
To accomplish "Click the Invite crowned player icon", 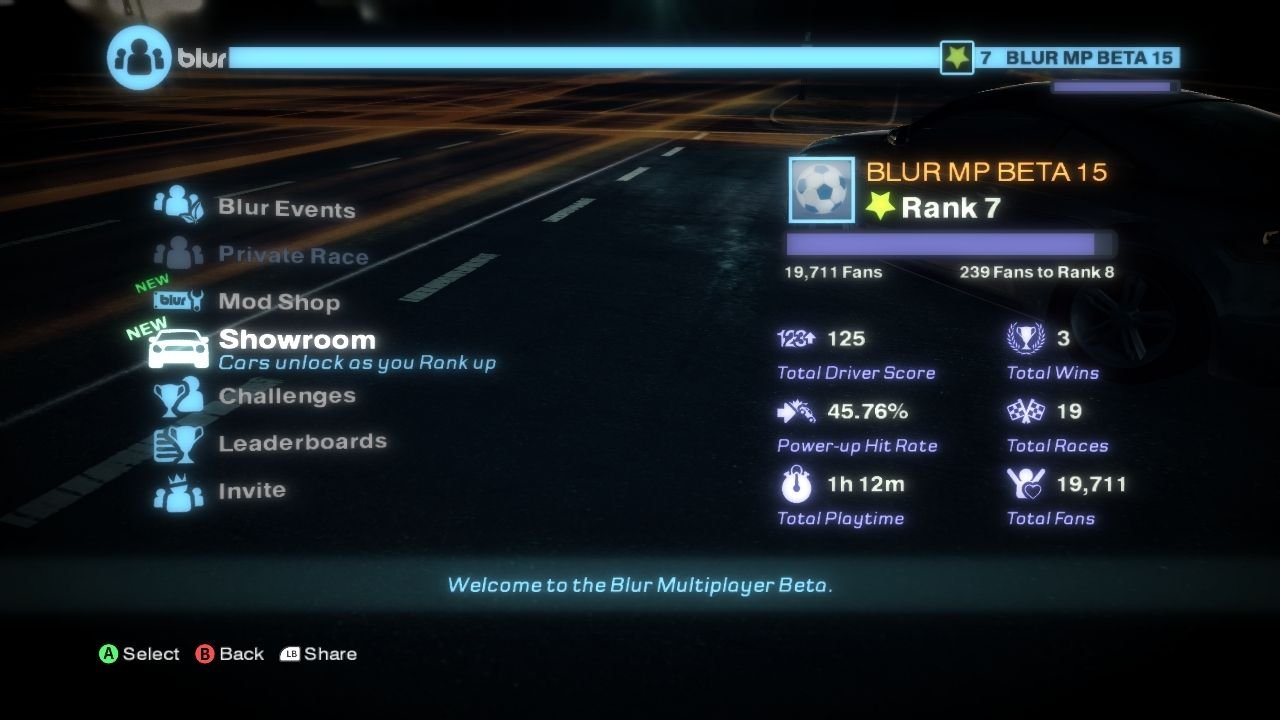I will pos(180,488).
